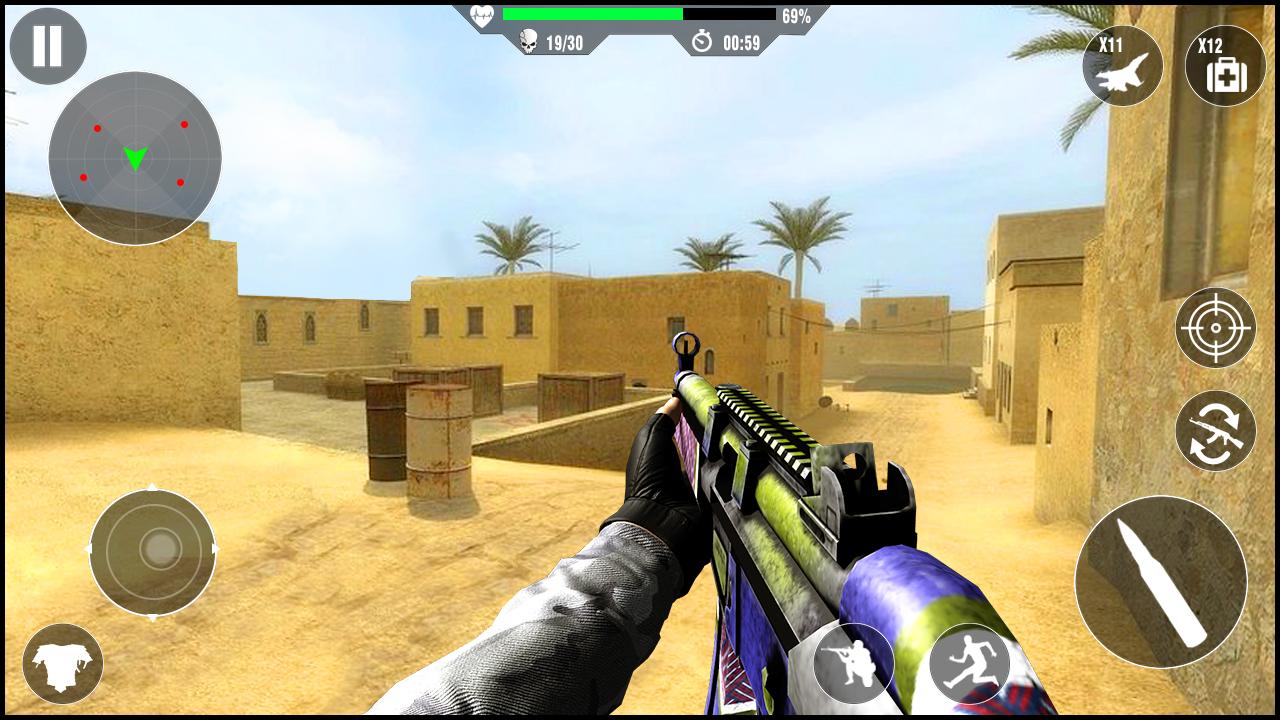Check the 19/30 kill progress label
The width and height of the screenshot is (1280, 720).
pos(563,41)
